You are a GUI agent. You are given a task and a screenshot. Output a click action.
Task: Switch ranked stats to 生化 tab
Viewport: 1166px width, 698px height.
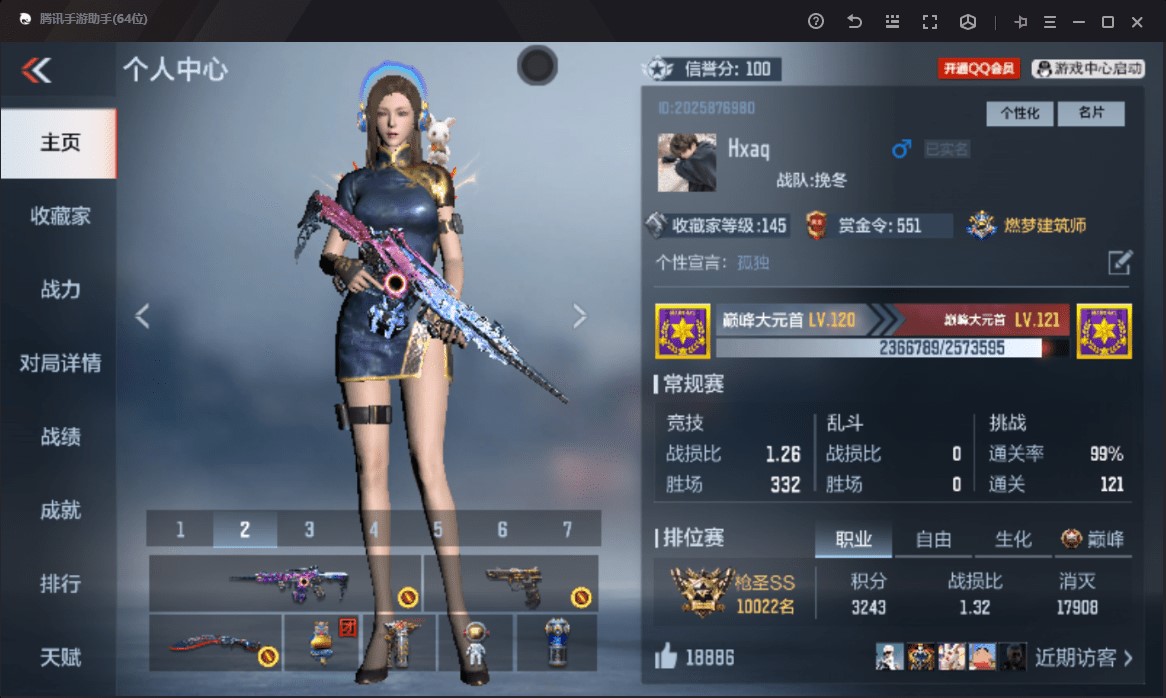tap(1012, 540)
